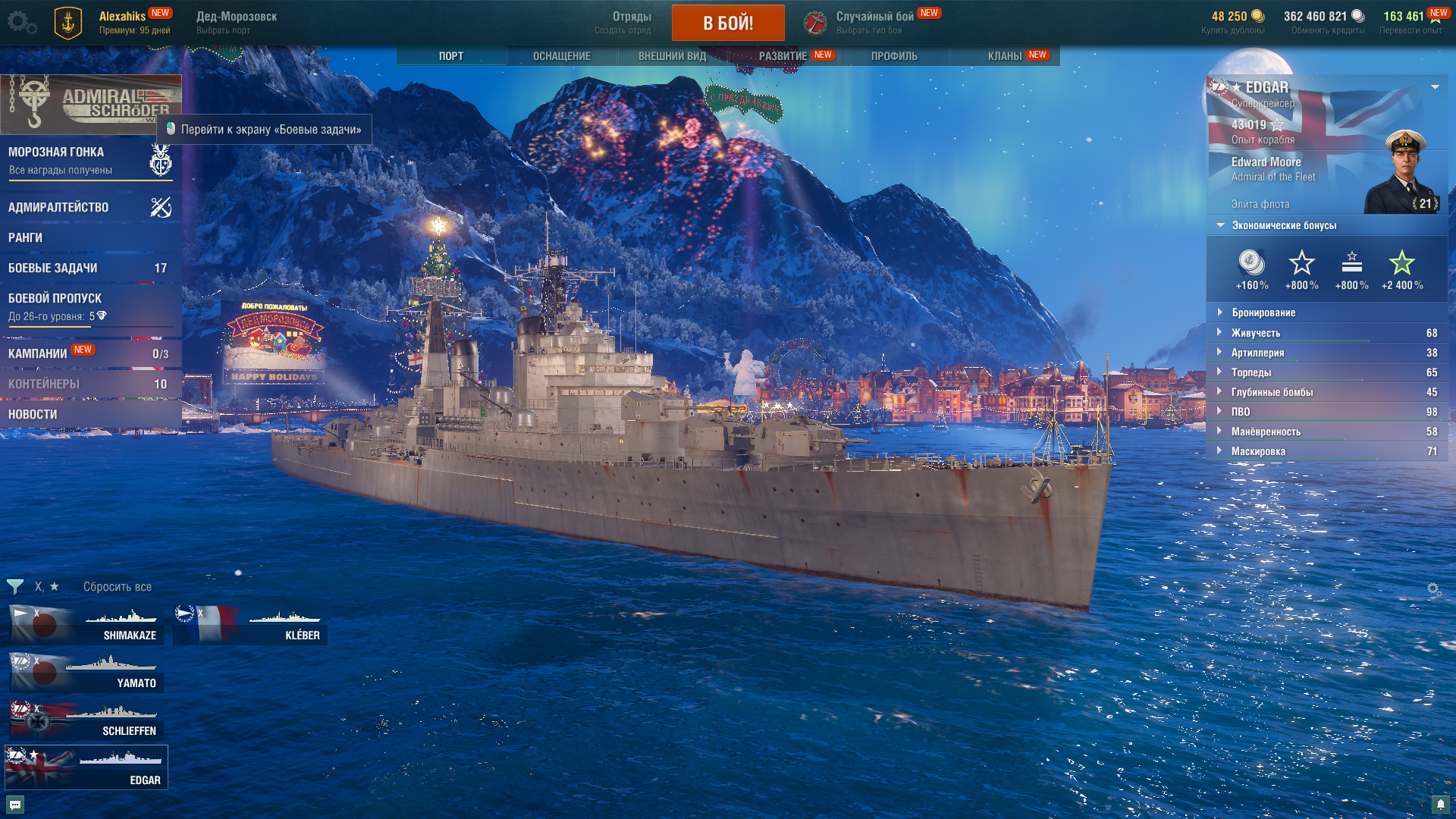Go to the РАЗВИТИЕ tab
Screen dimensions: 1456x819
coord(783,56)
